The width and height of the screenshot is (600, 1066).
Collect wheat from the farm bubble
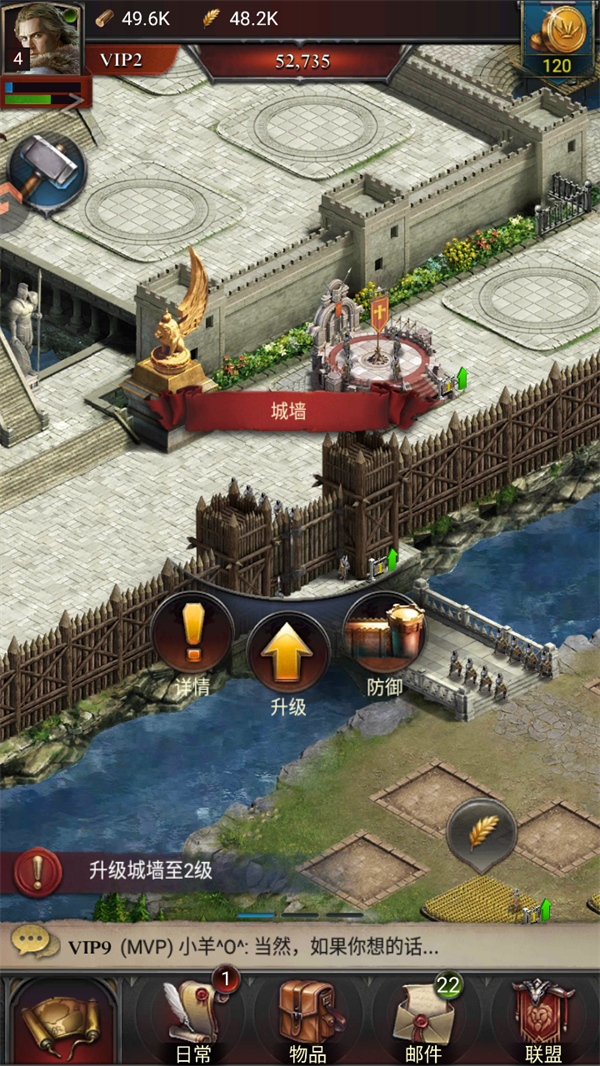pyautogui.click(x=481, y=832)
